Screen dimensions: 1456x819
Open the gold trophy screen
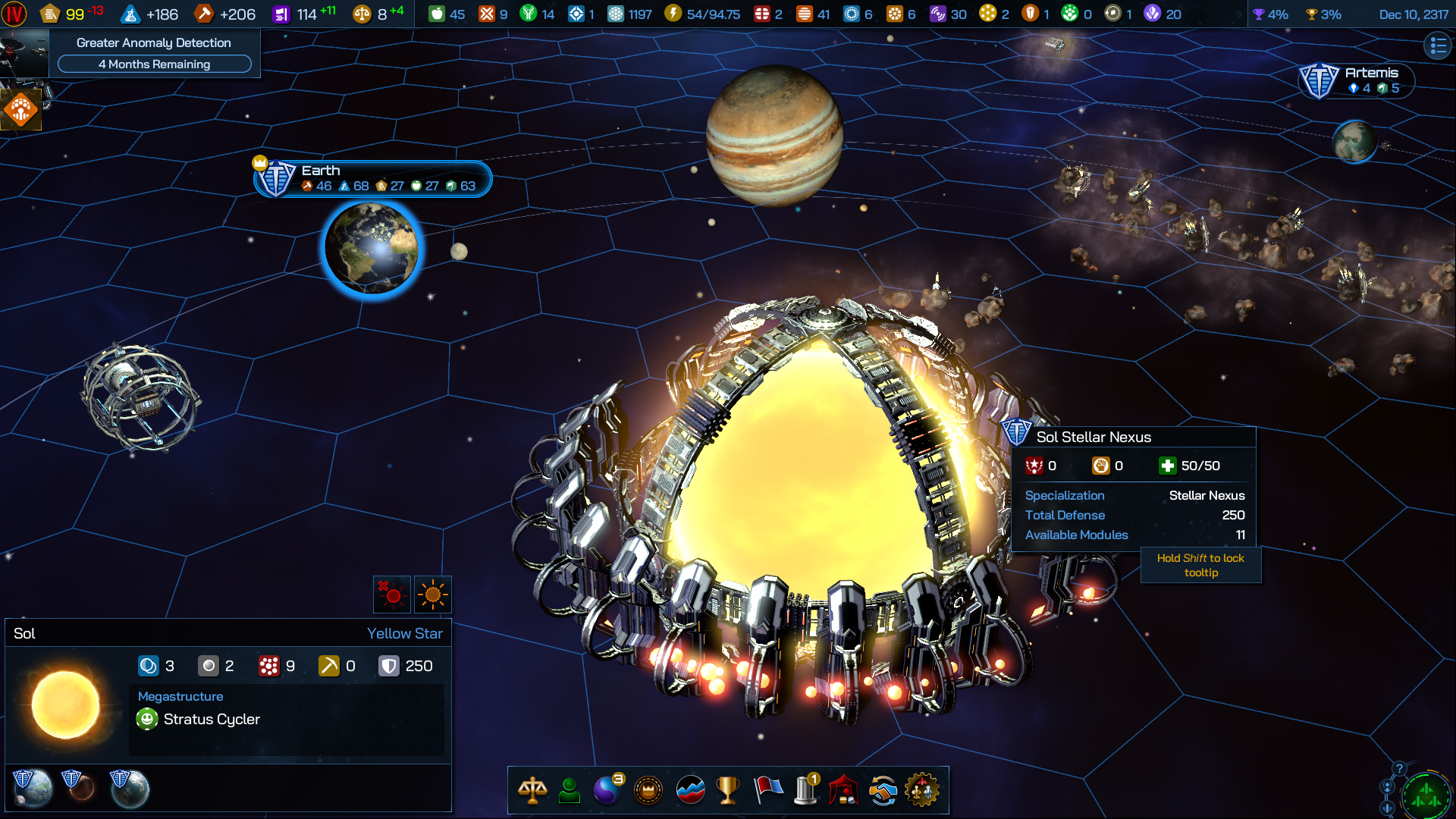tap(728, 790)
